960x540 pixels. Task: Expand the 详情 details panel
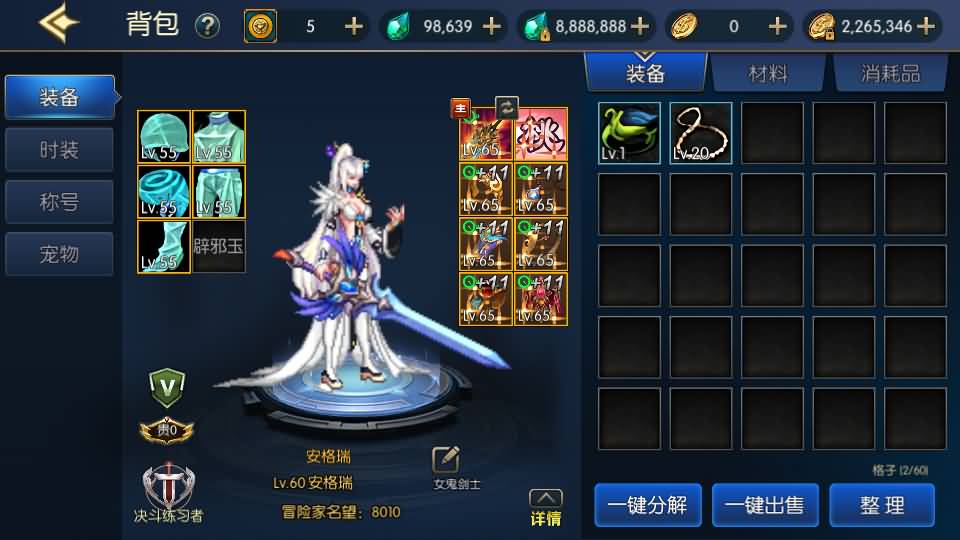pyautogui.click(x=545, y=508)
